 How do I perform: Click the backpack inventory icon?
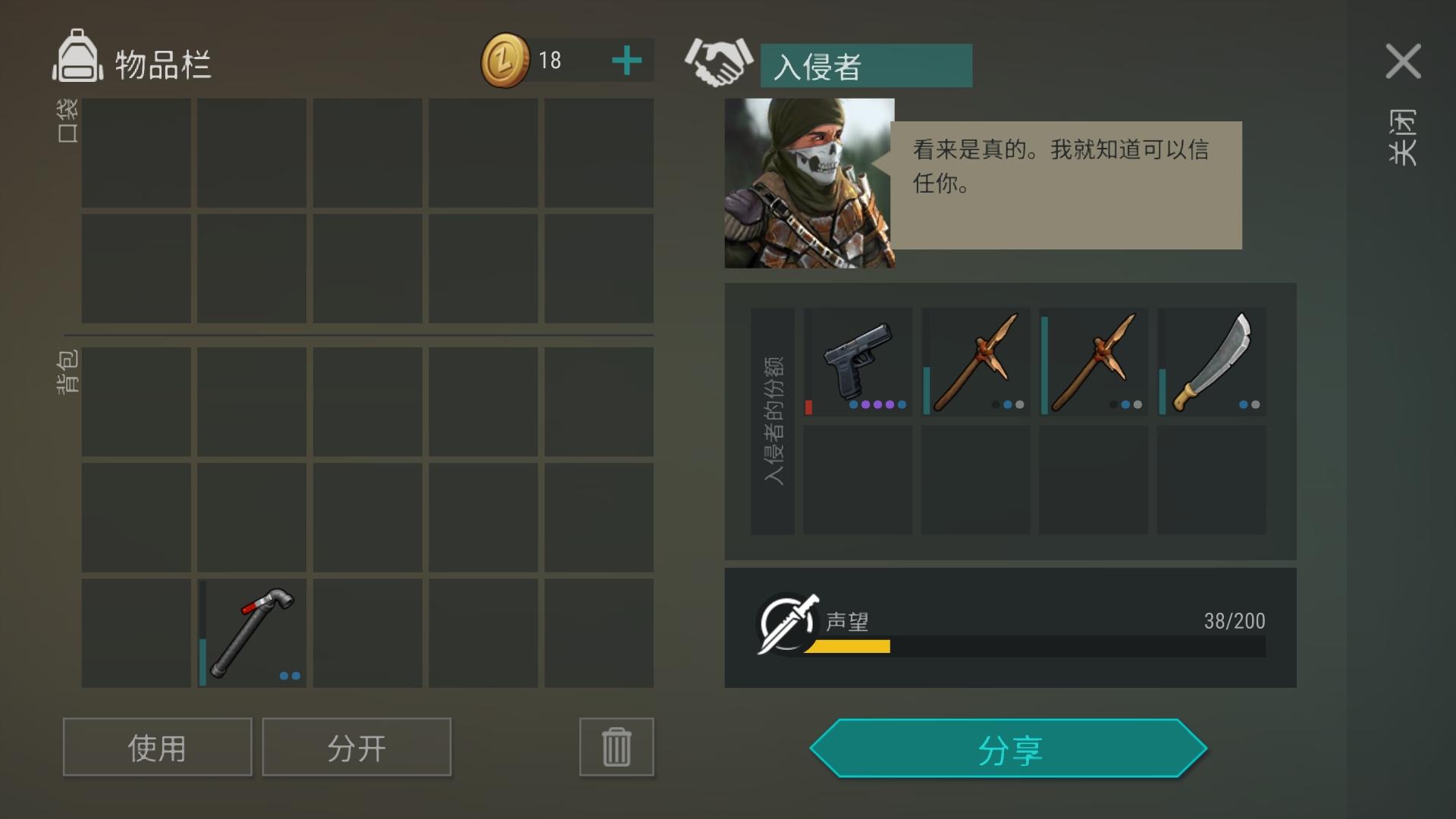(78, 61)
